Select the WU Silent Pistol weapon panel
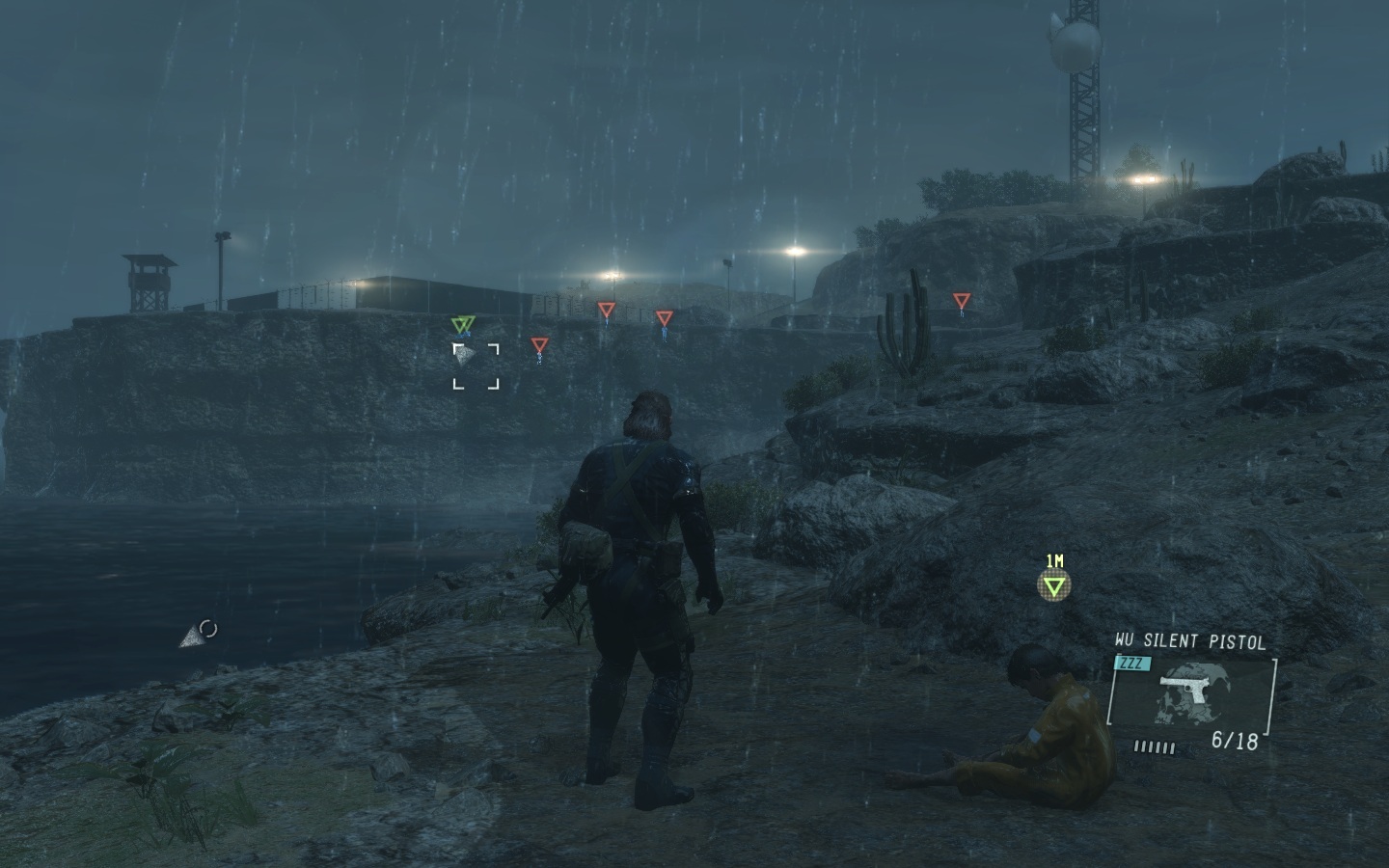 pyautogui.click(x=1191, y=692)
